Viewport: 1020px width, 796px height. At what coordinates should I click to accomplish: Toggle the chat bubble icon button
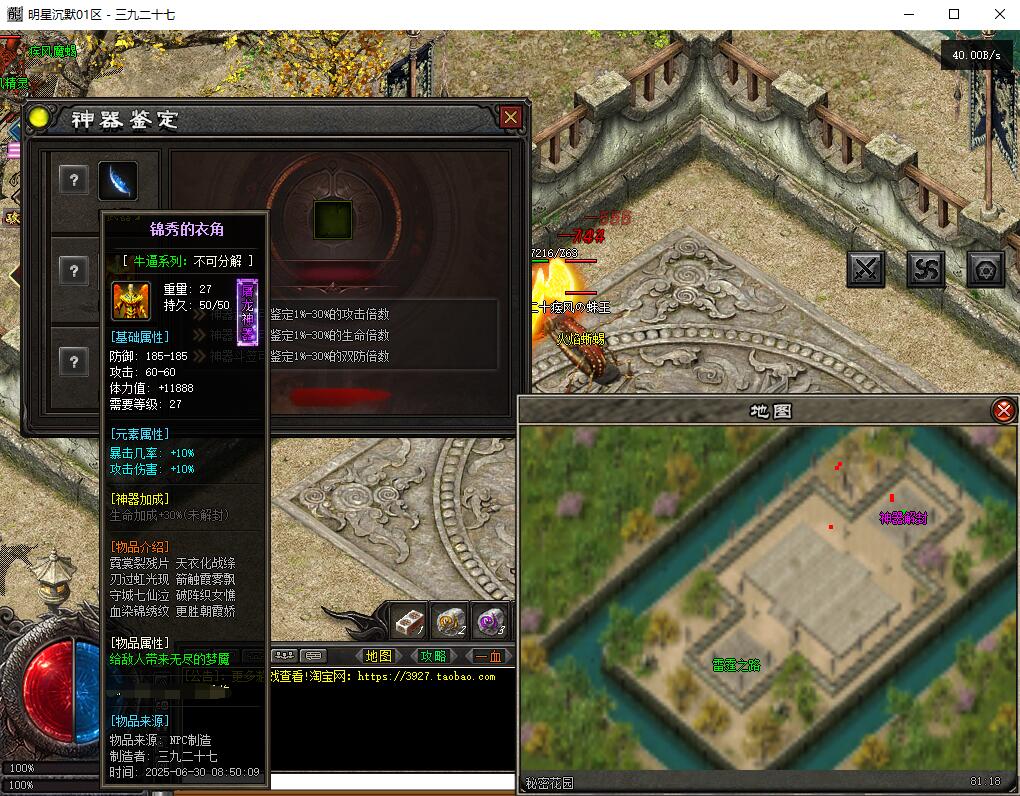tap(313, 656)
